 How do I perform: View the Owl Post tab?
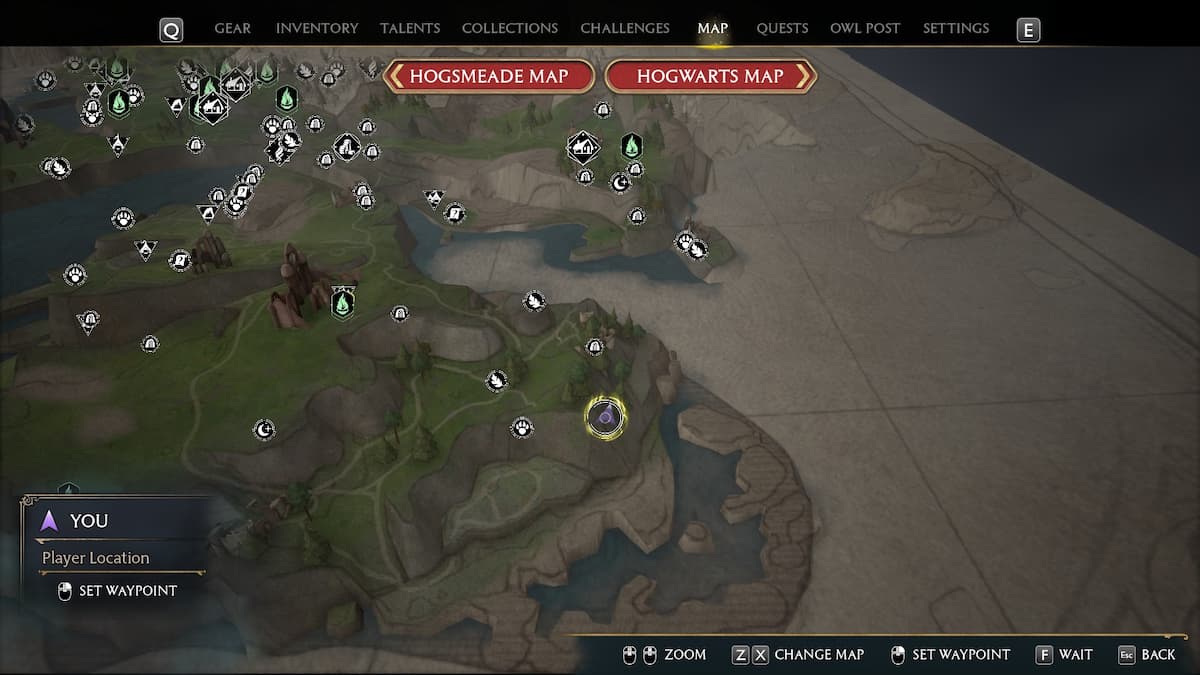866,28
